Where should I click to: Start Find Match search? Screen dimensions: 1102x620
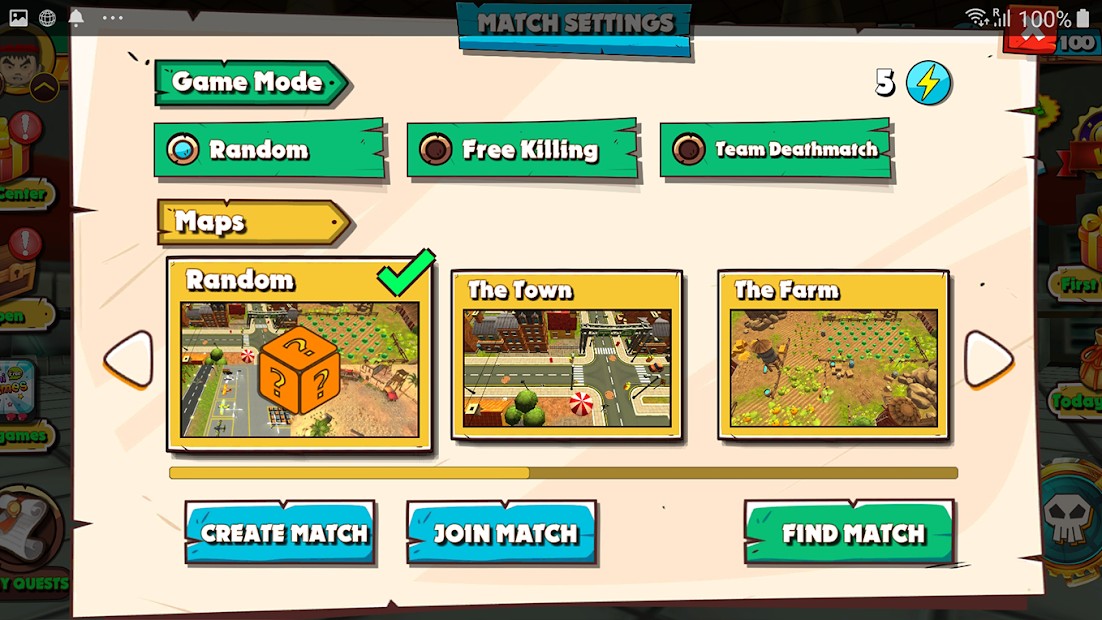pos(850,533)
